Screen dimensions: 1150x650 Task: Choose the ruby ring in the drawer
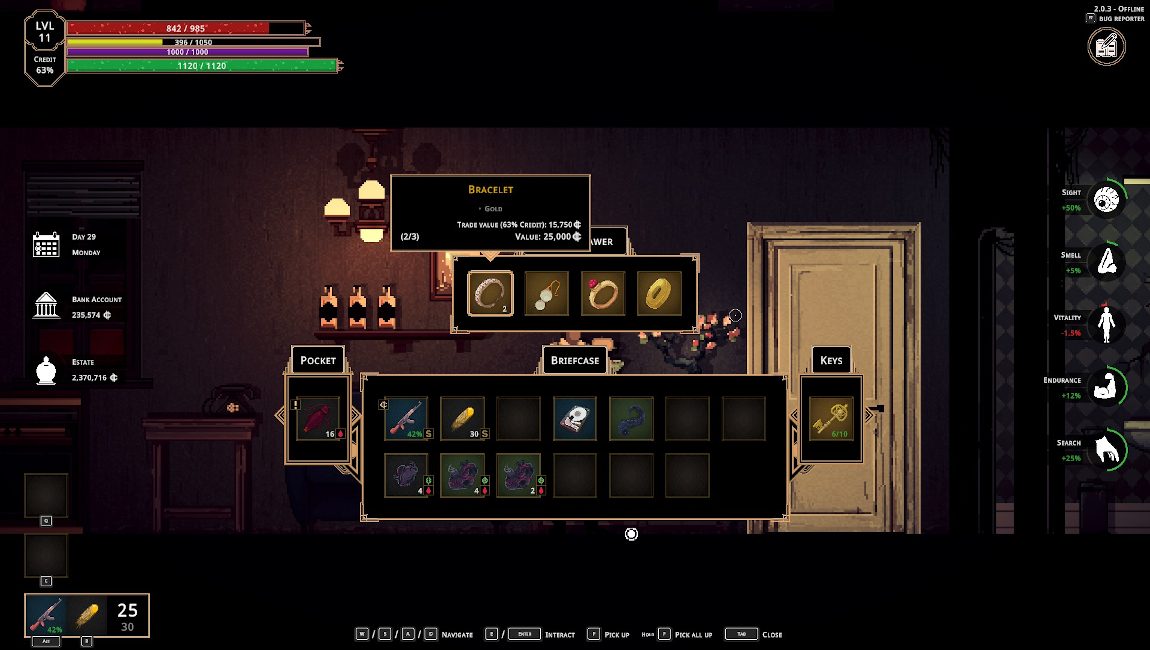(x=603, y=293)
